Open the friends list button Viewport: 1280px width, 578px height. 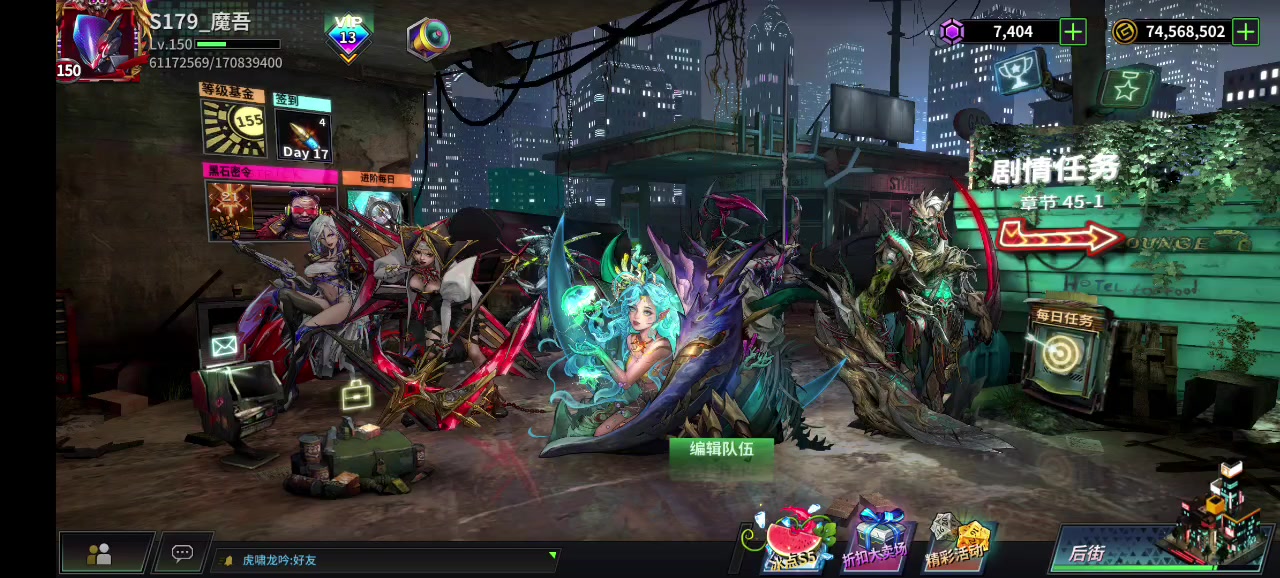pos(100,553)
